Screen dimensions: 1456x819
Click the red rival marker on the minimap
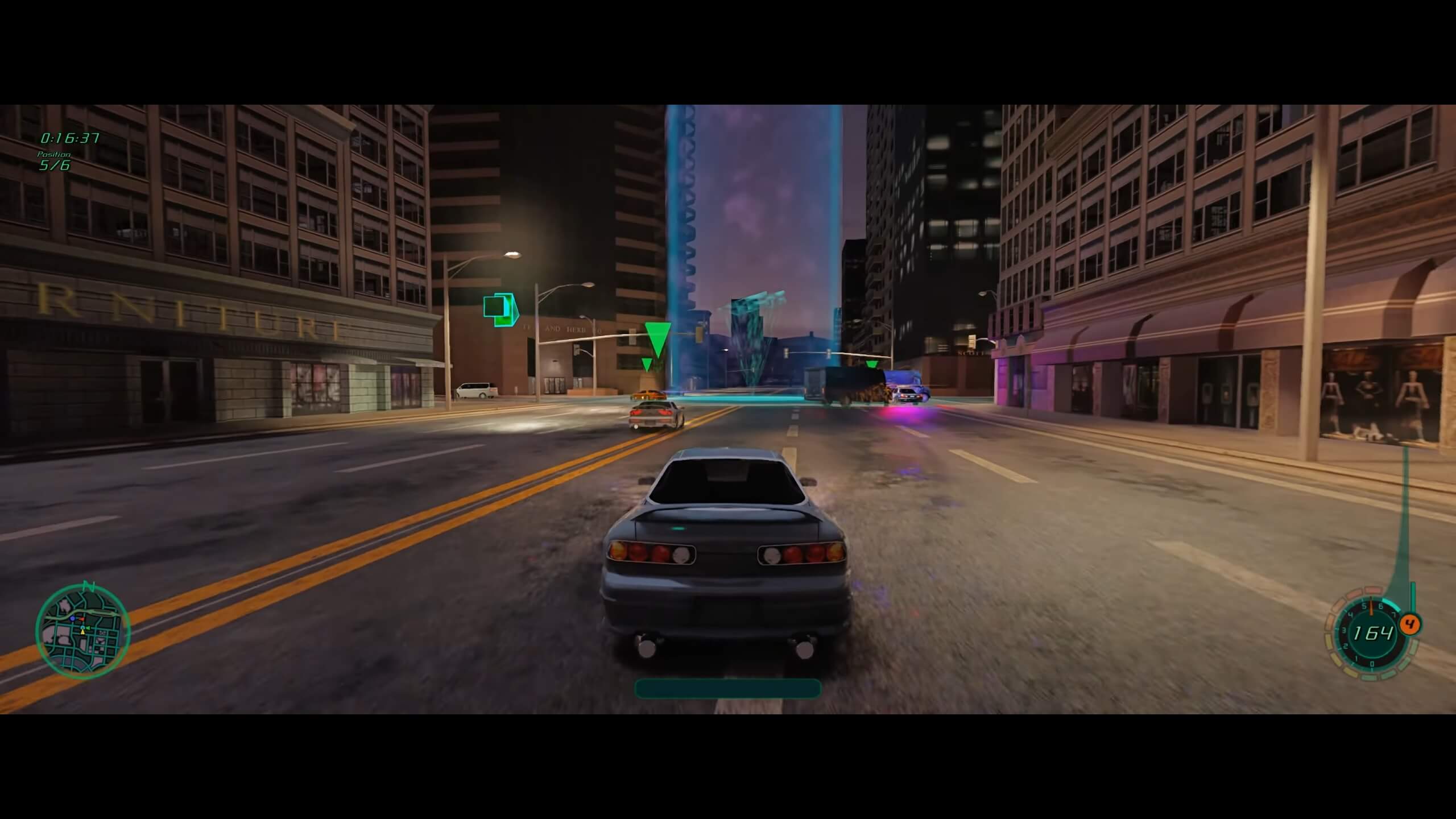[81, 619]
